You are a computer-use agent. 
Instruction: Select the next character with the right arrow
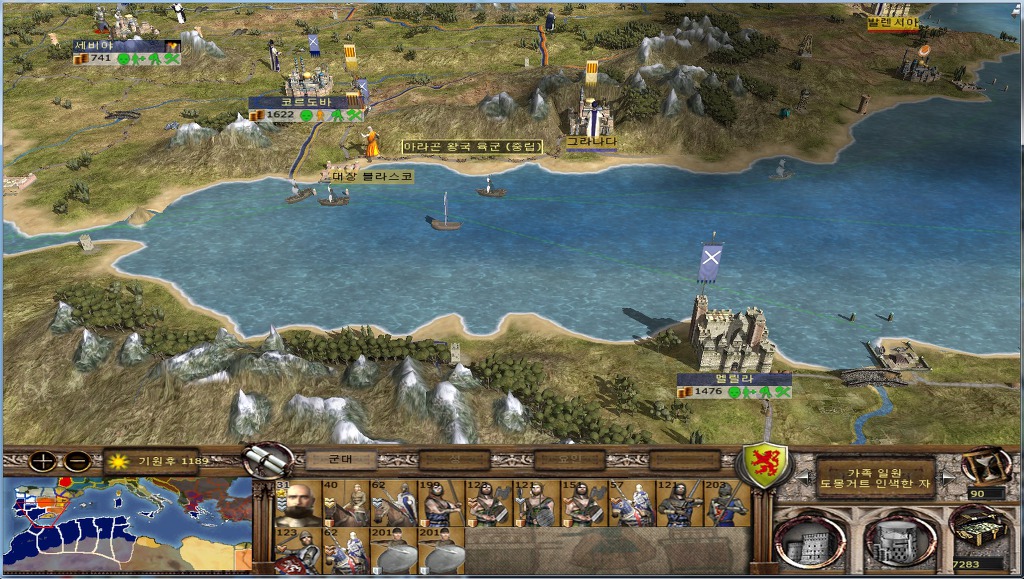pos(946,479)
